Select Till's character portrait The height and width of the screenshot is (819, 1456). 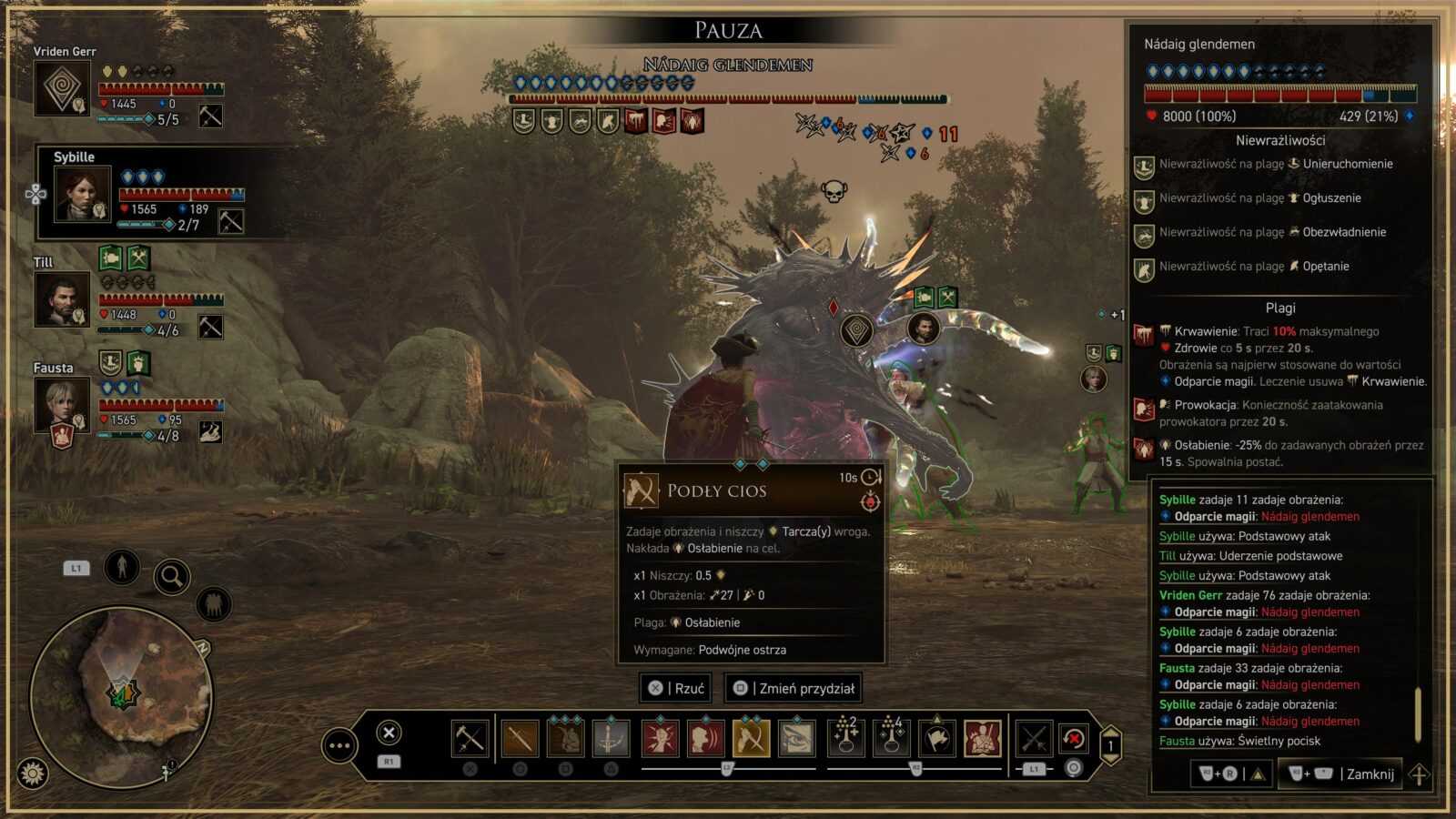coord(62,299)
